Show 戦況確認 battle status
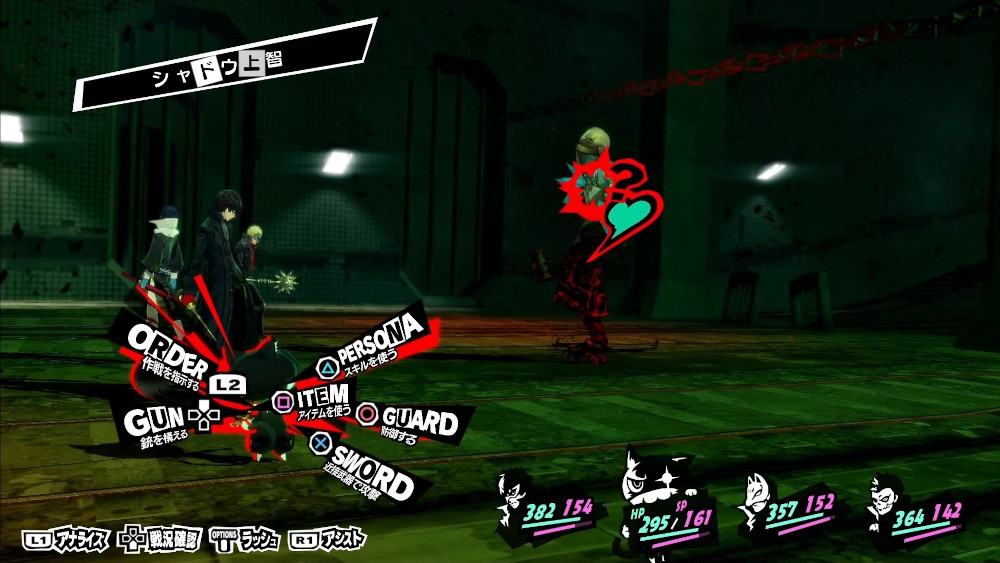The width and height of the screenshot is (1000, 563). pos(161,540)
